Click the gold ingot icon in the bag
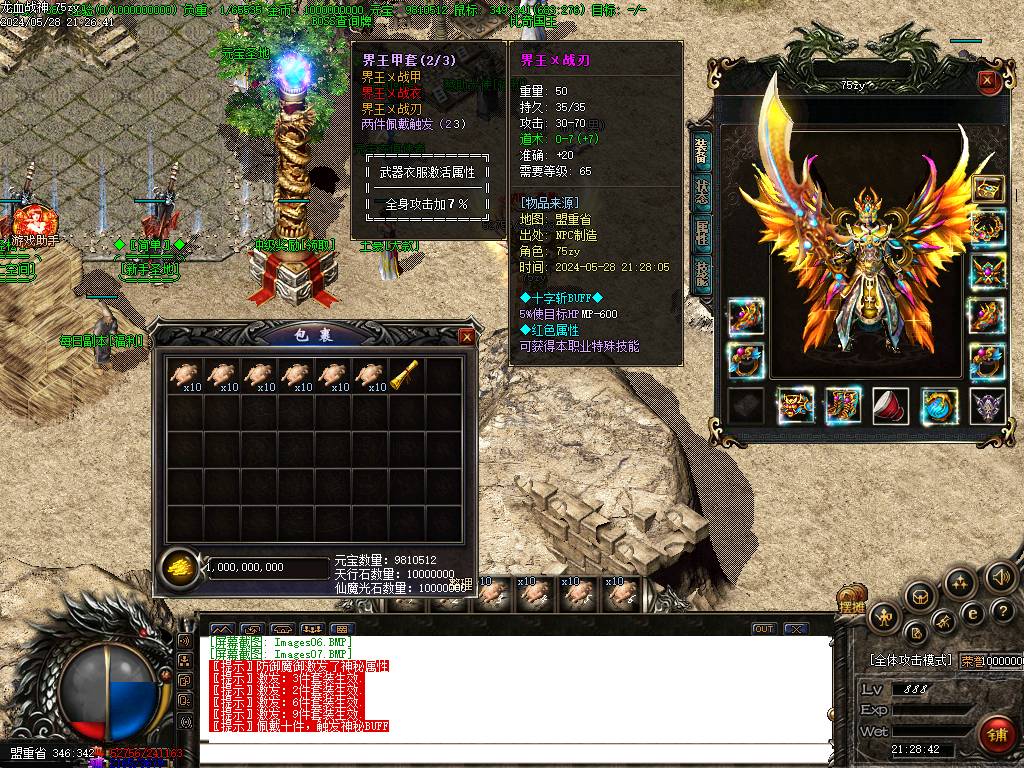Screen dimensions: 1024x768 (179, 568)
